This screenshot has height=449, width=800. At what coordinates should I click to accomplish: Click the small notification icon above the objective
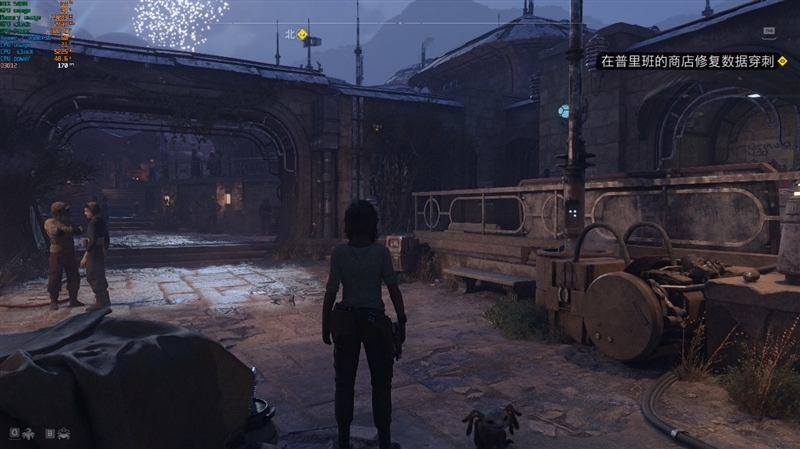770,32
